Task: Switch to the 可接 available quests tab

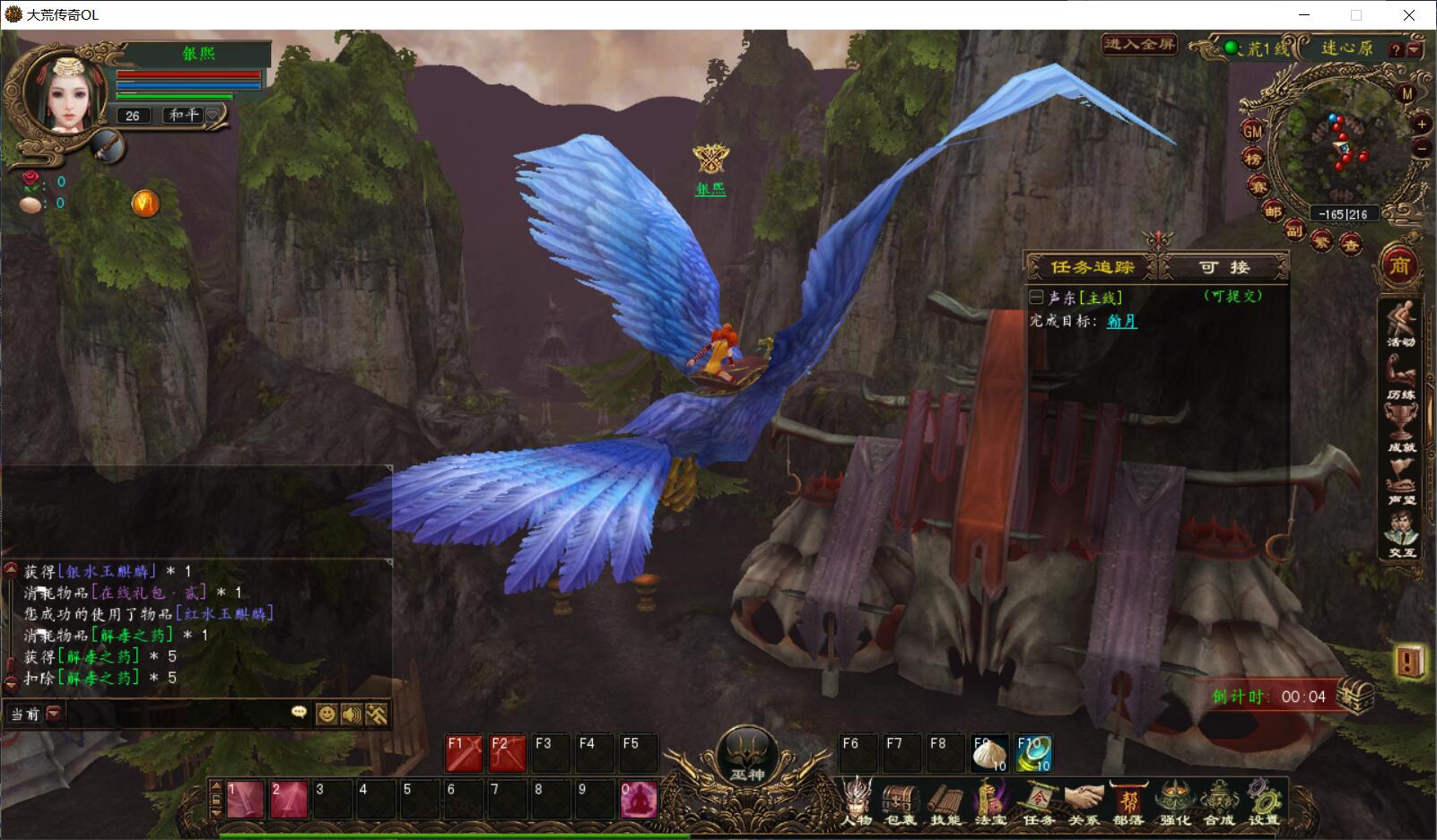Action: point(1224,267)
